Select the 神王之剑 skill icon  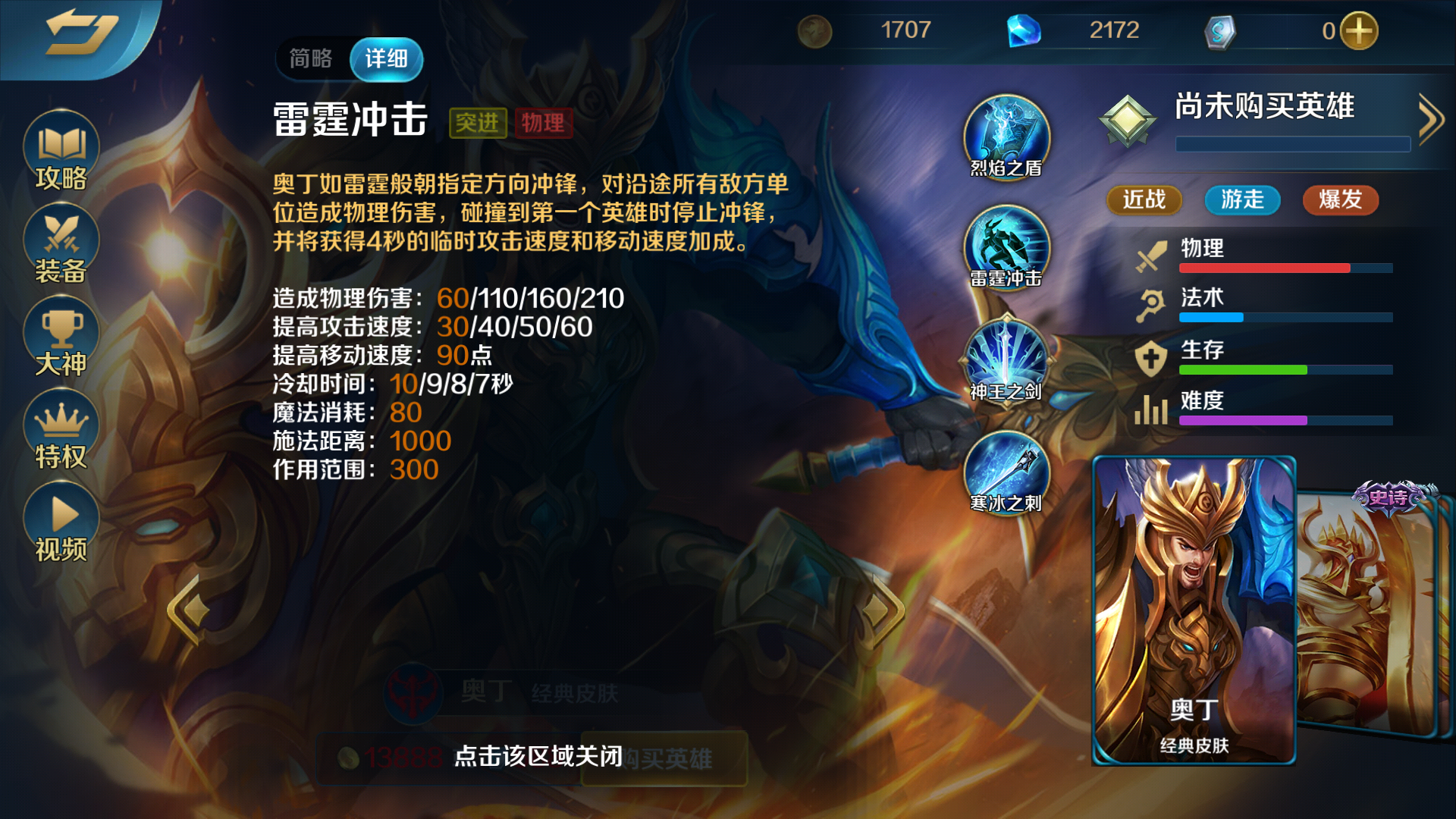(1006, 360)
